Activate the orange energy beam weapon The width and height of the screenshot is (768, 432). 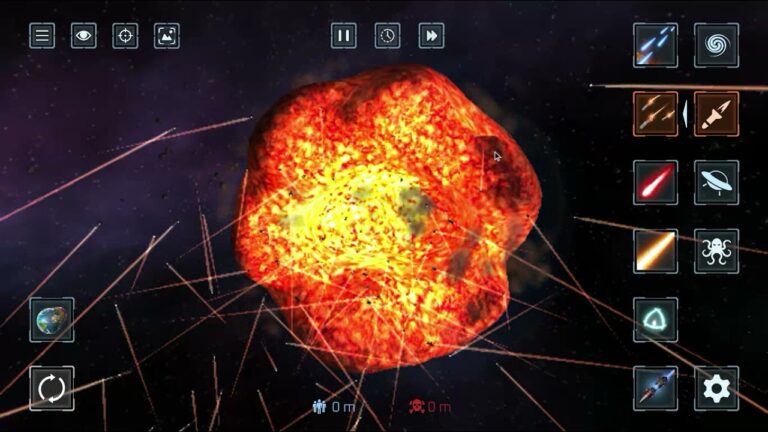point(655,251)
